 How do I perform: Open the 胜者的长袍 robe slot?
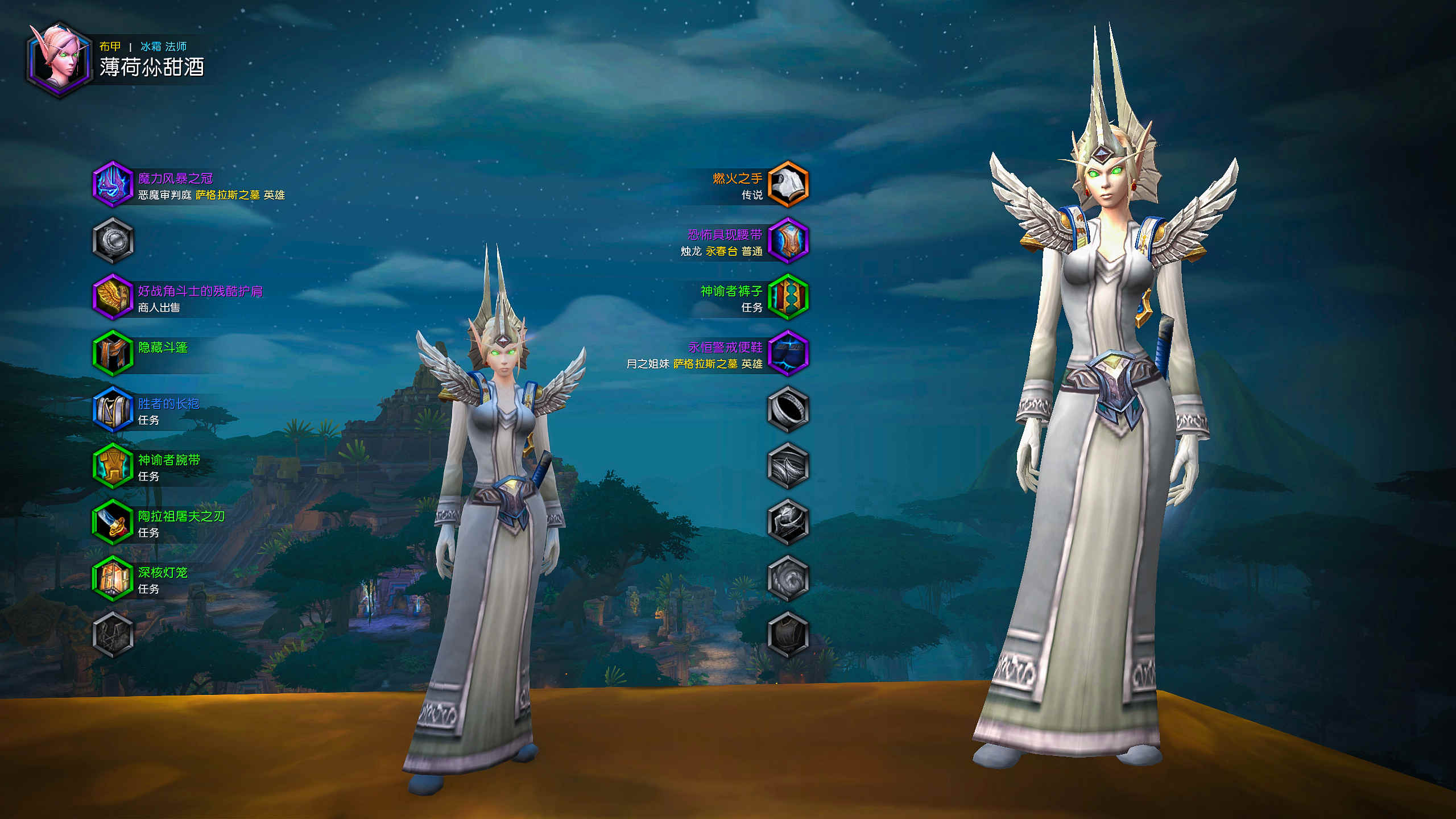113,409
